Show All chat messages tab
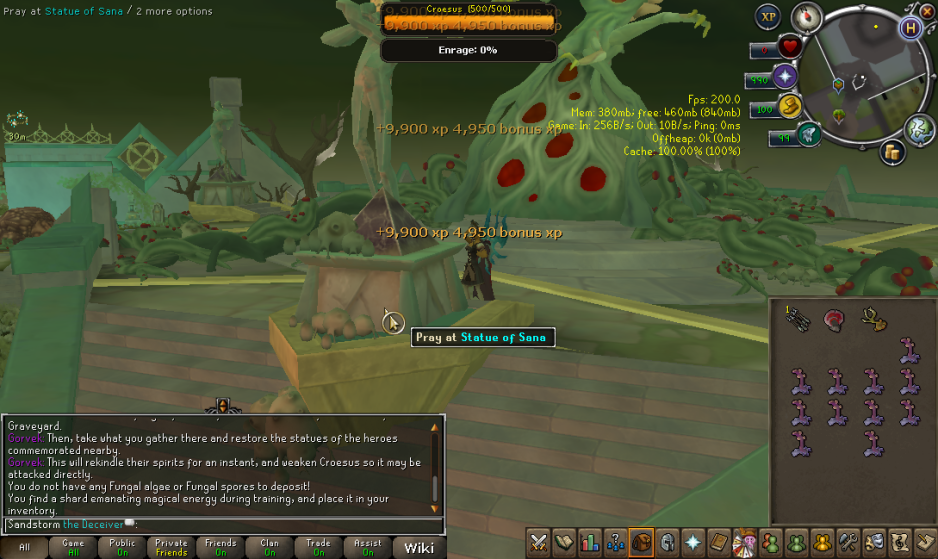 point(24,547)
